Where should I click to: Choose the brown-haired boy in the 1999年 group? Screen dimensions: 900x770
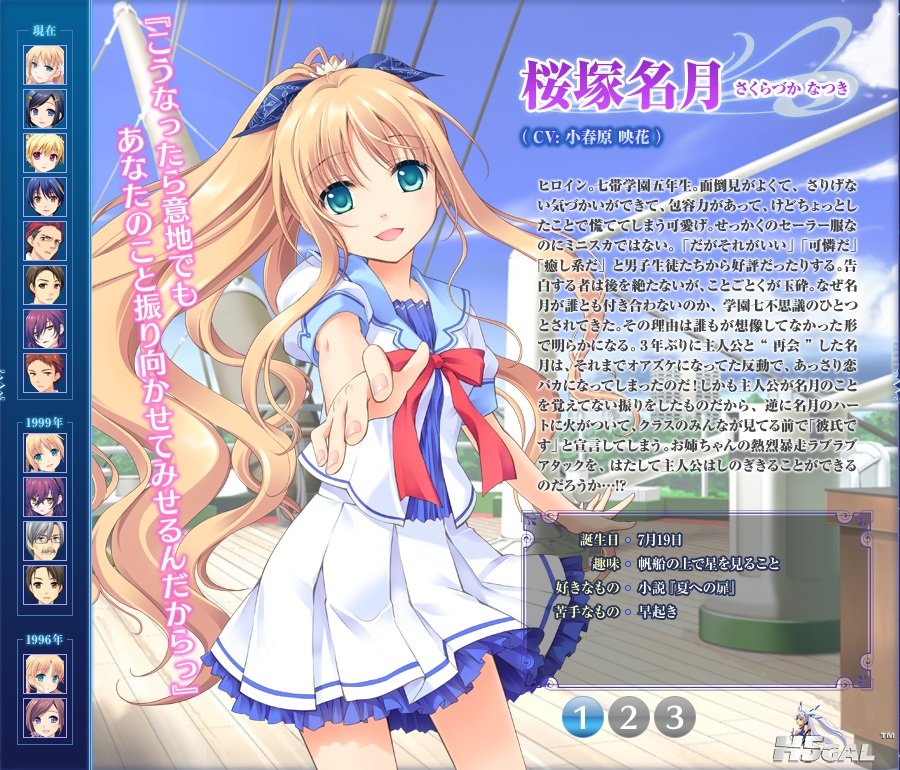click(45, 584)
